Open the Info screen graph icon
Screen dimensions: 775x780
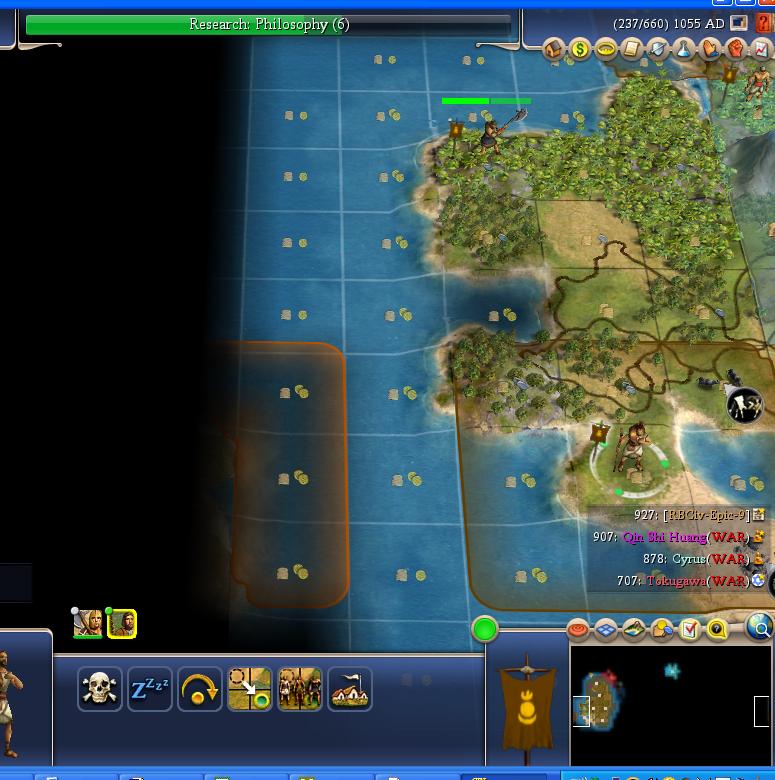(x=763, y=50)
